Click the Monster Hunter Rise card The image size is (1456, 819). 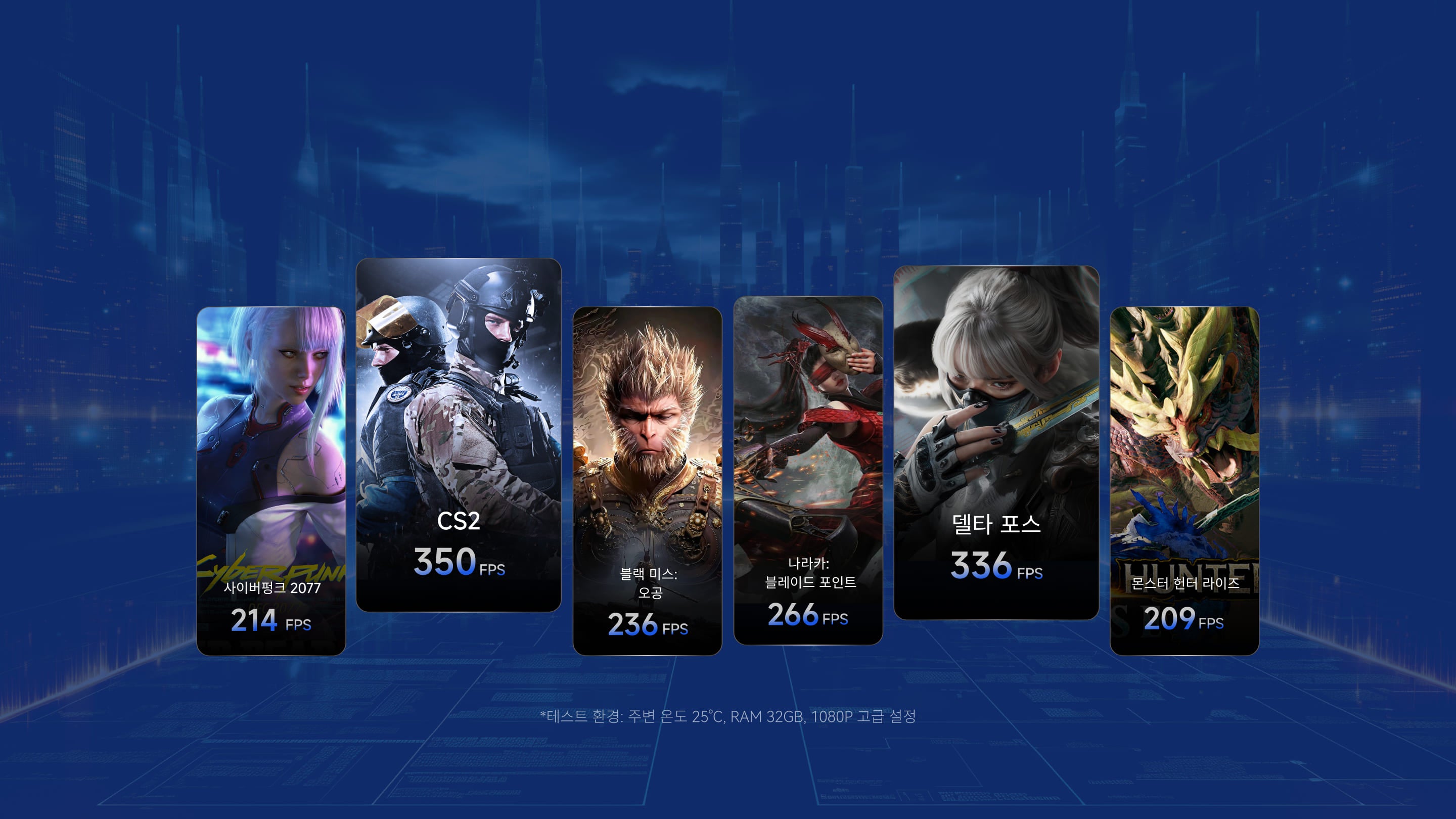pyautogui.click(x=1184, y=480)
